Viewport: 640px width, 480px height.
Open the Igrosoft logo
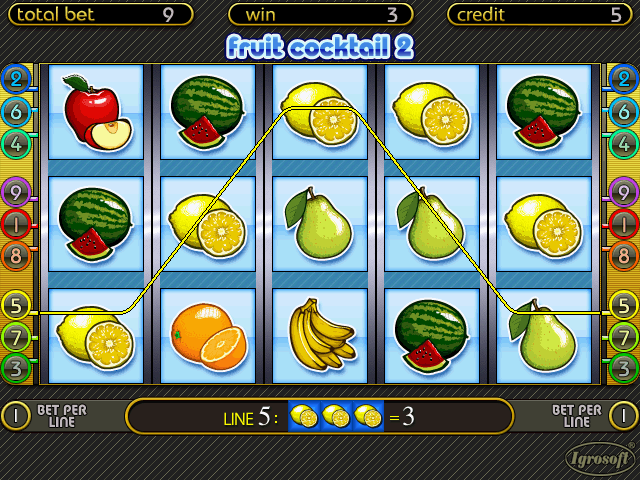pos(598,460)
